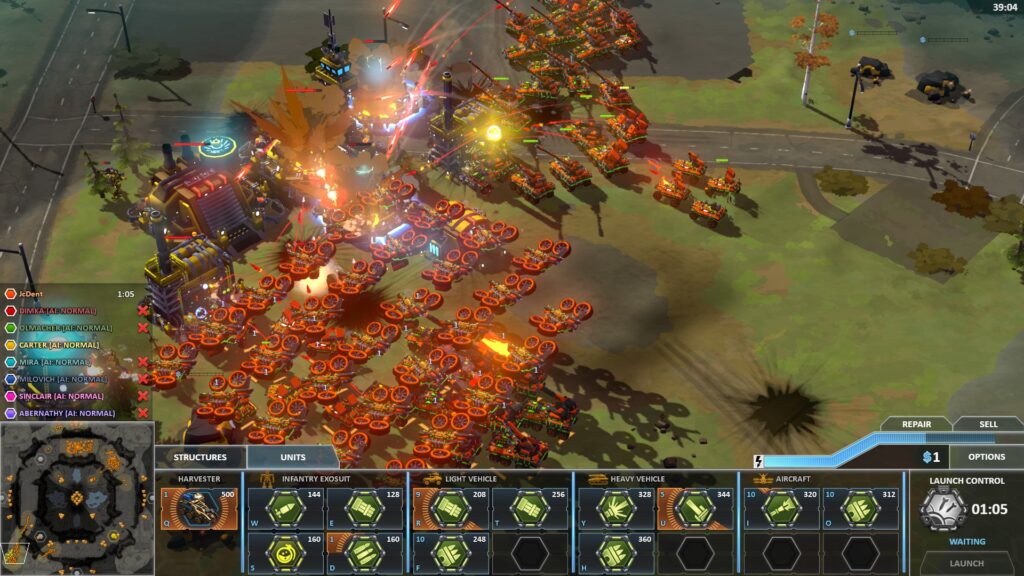Select the 128-cost infantry exosuit unit
This screenshot has height=576, width=1024.
pyautogui.click(x=364, y=509)
